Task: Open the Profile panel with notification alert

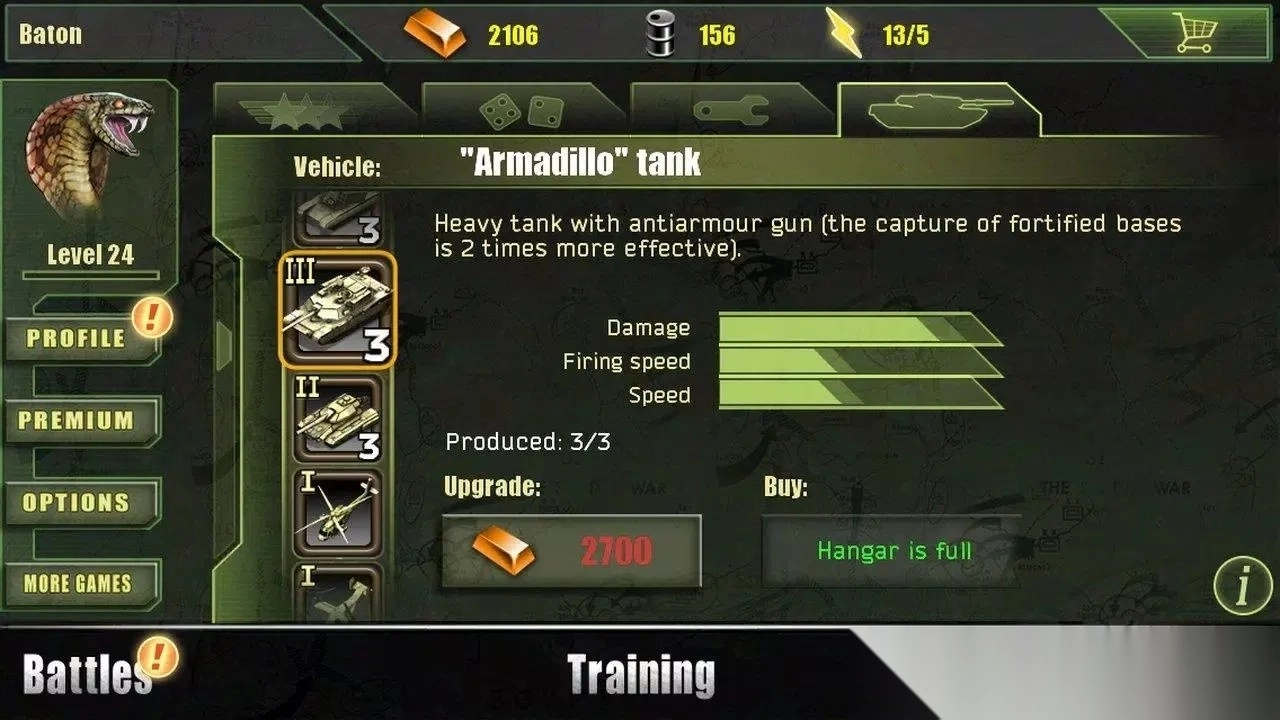Action: (x=78, y=339)
